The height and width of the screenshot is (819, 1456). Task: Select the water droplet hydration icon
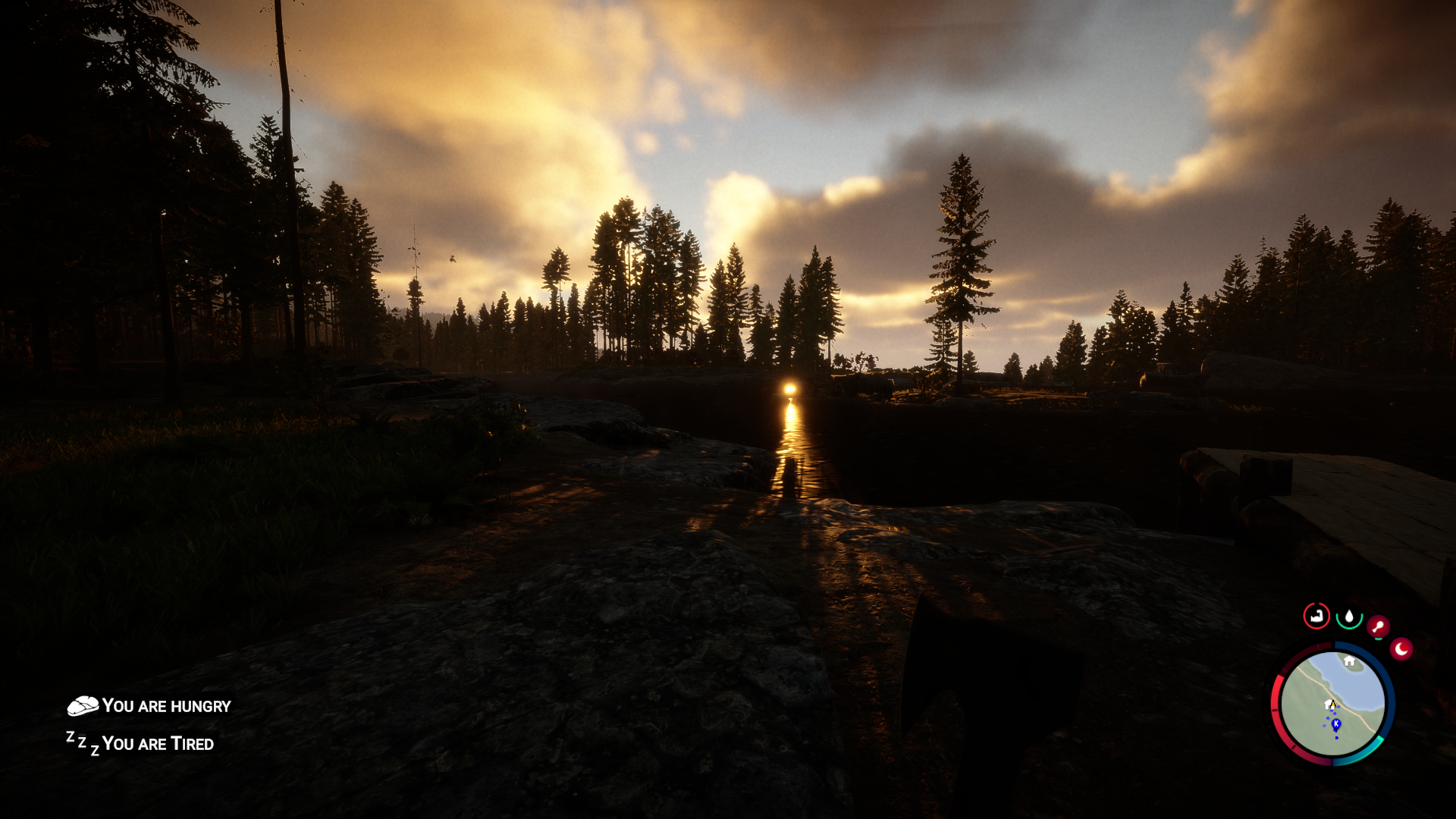pyautogui.click(x=1350, y=617)
